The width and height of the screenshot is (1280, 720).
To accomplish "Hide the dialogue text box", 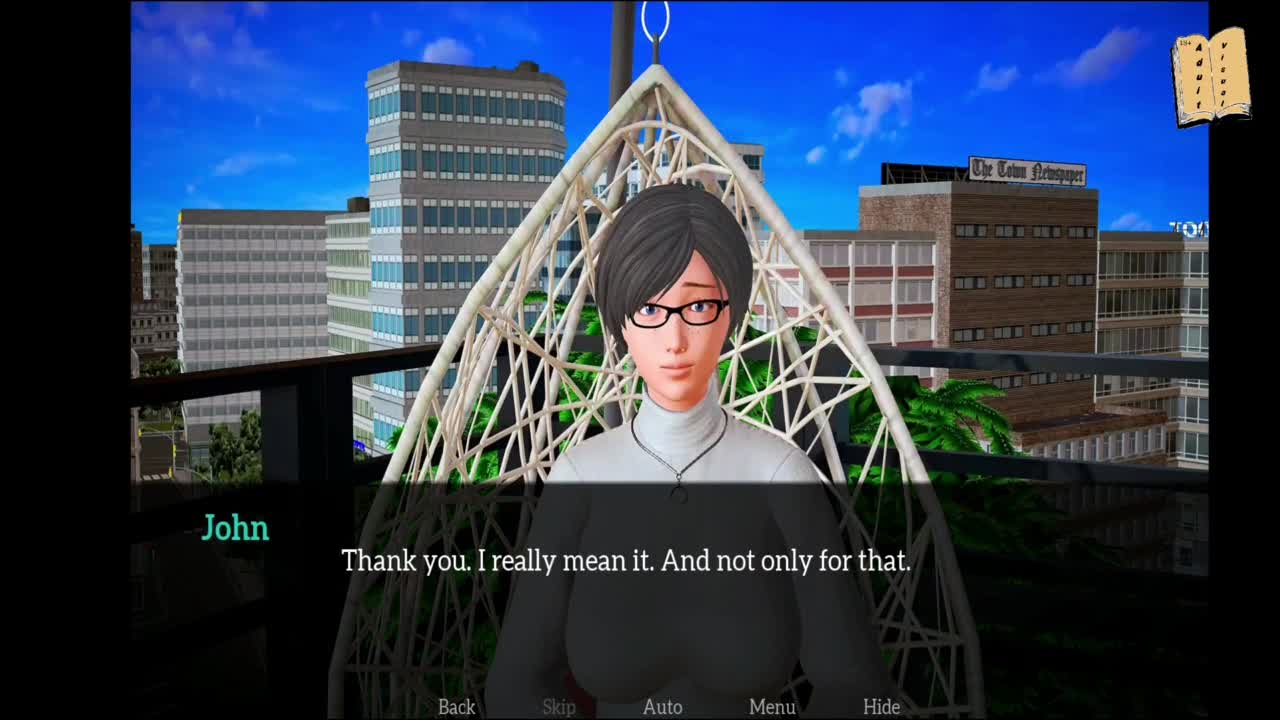I will coord(881,707).
